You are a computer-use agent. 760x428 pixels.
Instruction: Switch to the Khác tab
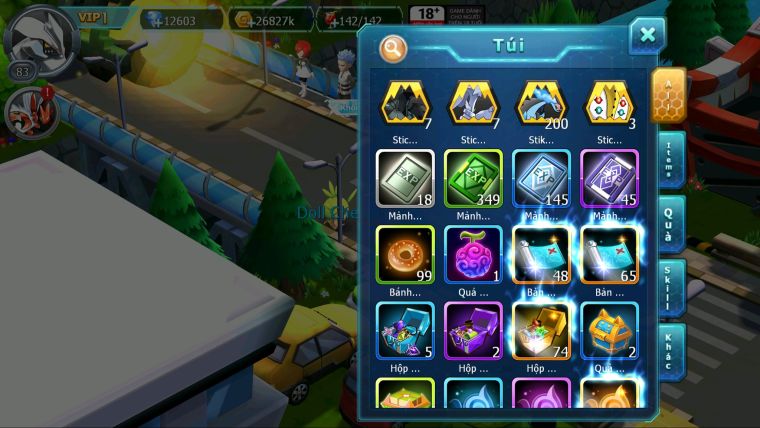click(669, 350)
